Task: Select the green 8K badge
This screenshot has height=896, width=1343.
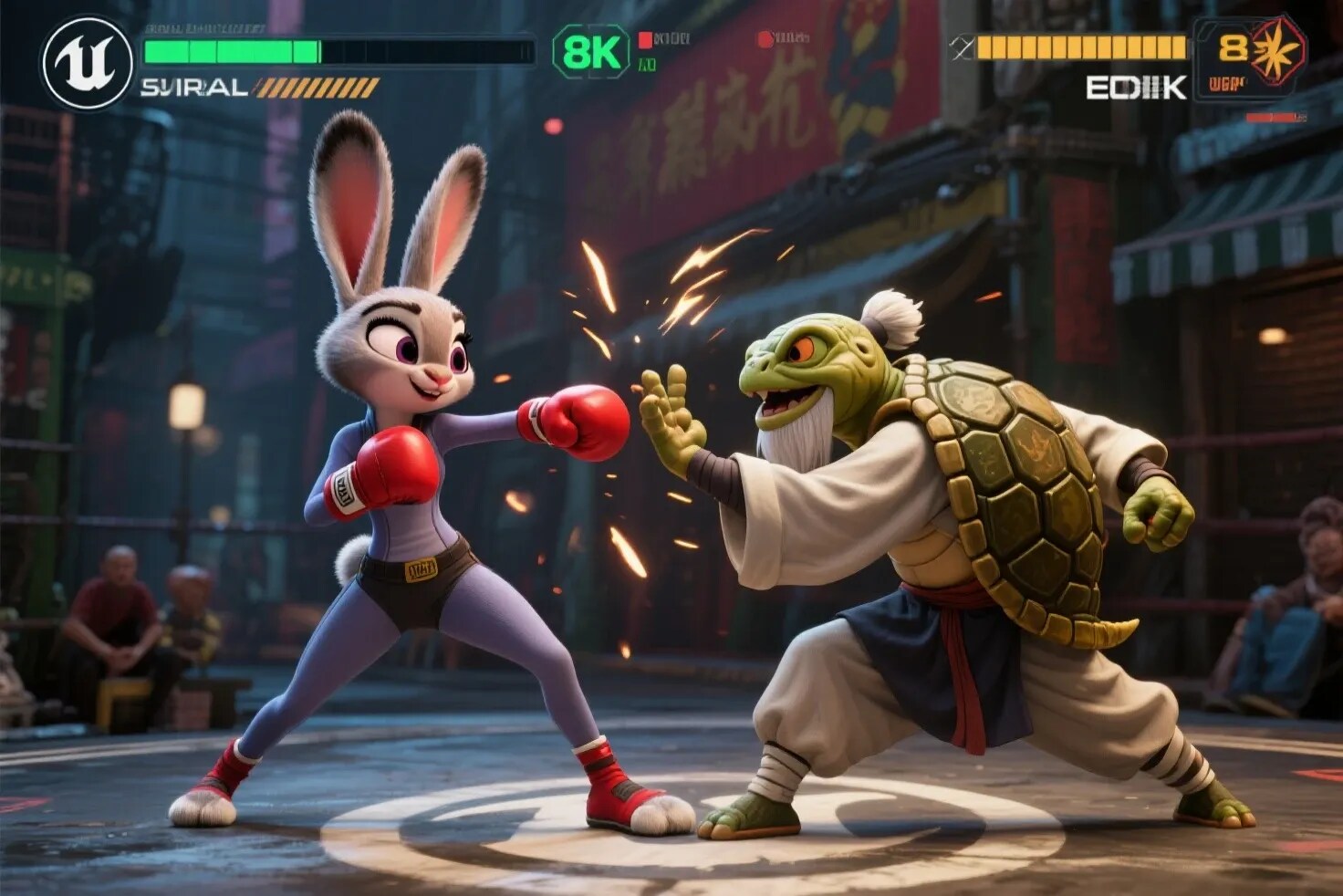Action: point(591,52)
